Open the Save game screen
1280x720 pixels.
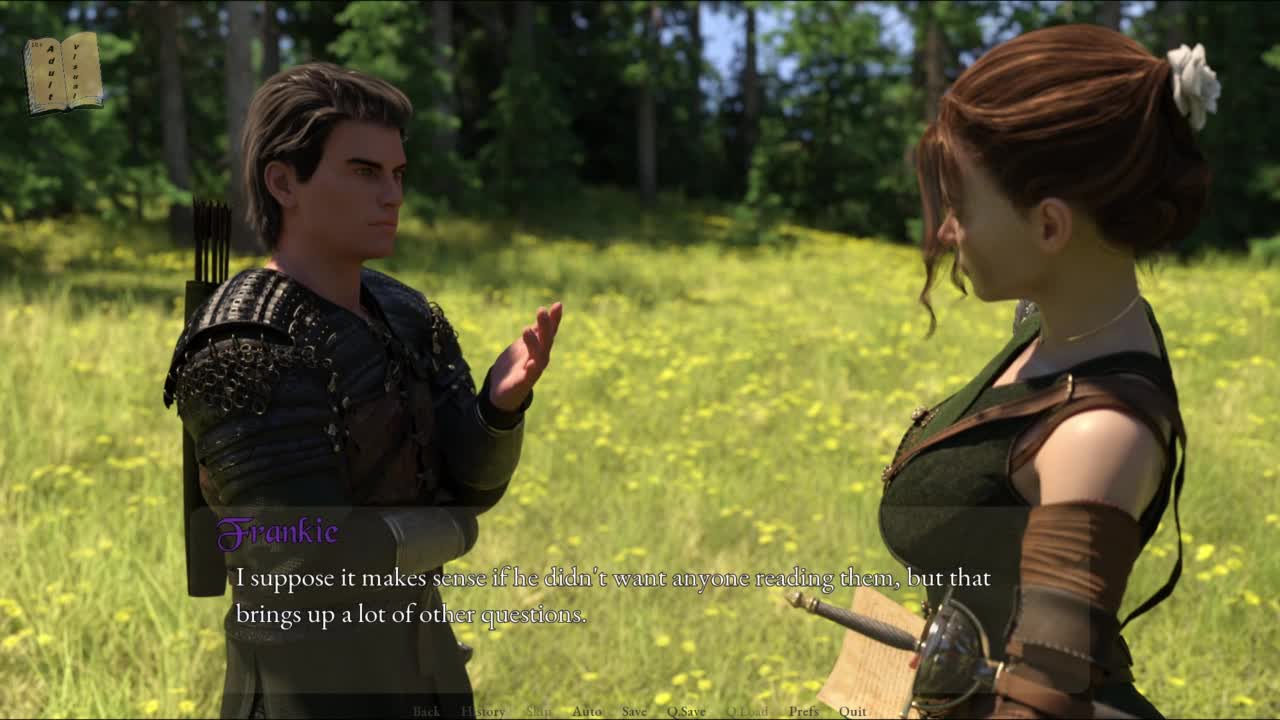point(634,711)
